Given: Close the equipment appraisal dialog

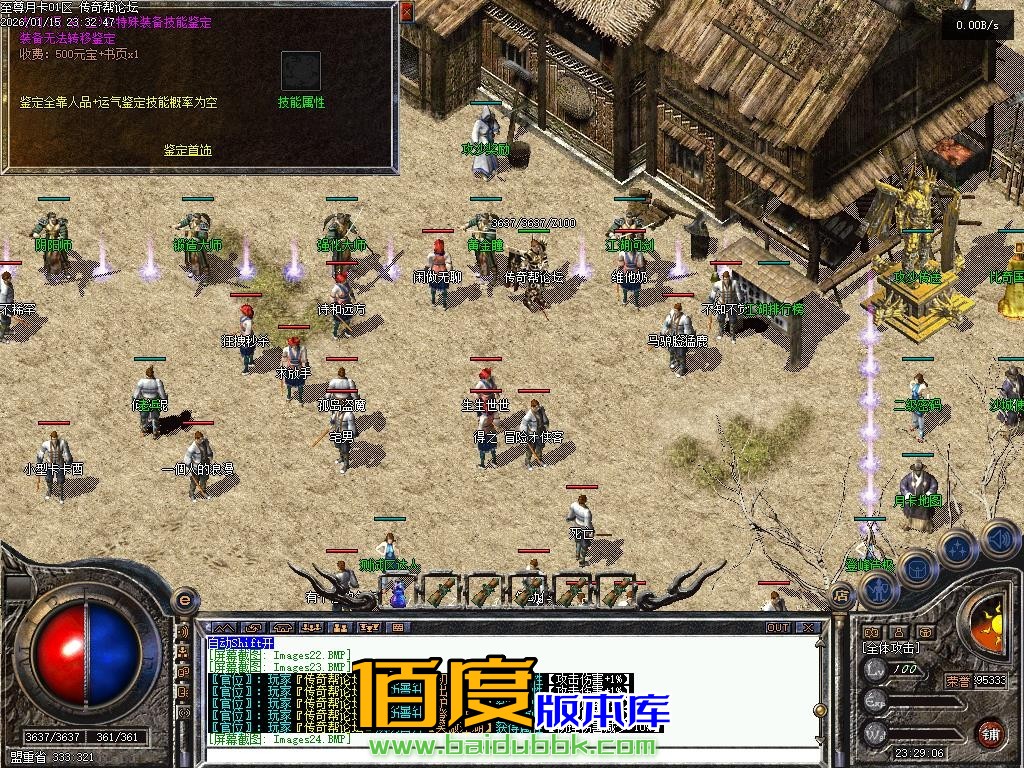Looking at the screenshot, I should point(406,13).
